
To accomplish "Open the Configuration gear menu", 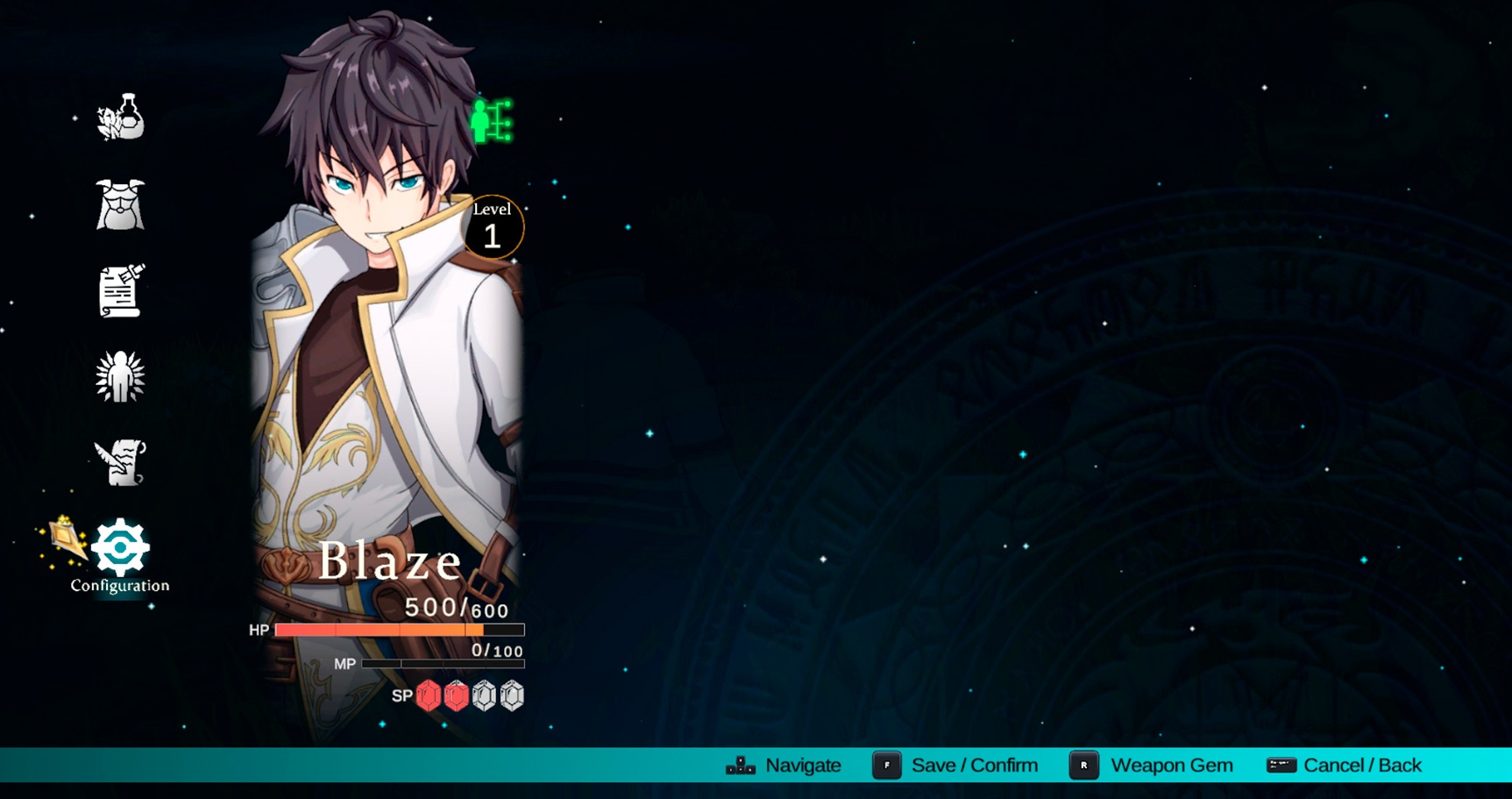I will (120, 548).
